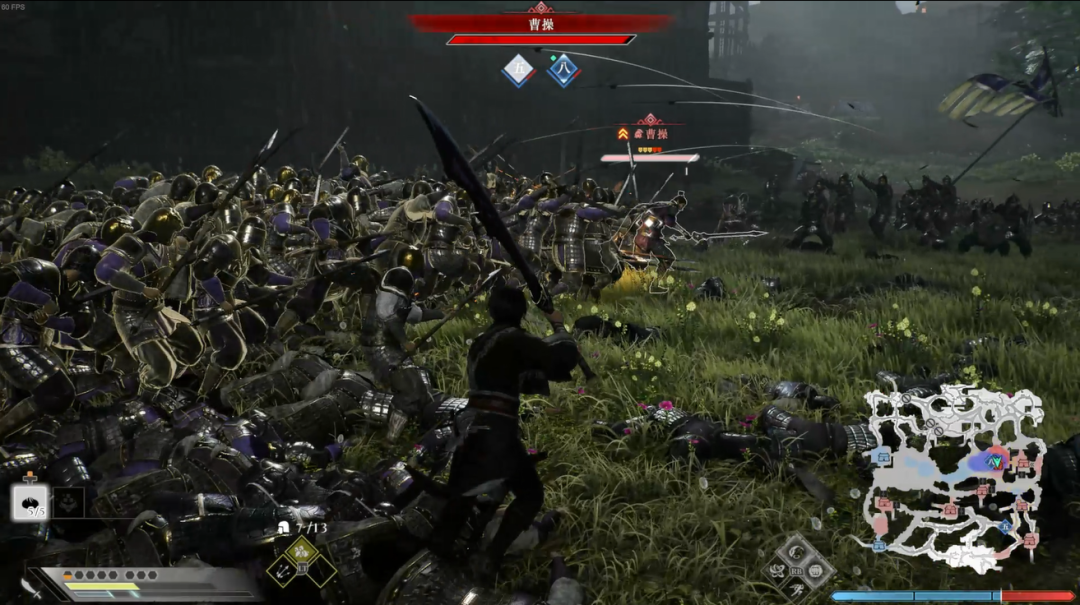Activate the flower tactic diamond icon

(303, 551)
